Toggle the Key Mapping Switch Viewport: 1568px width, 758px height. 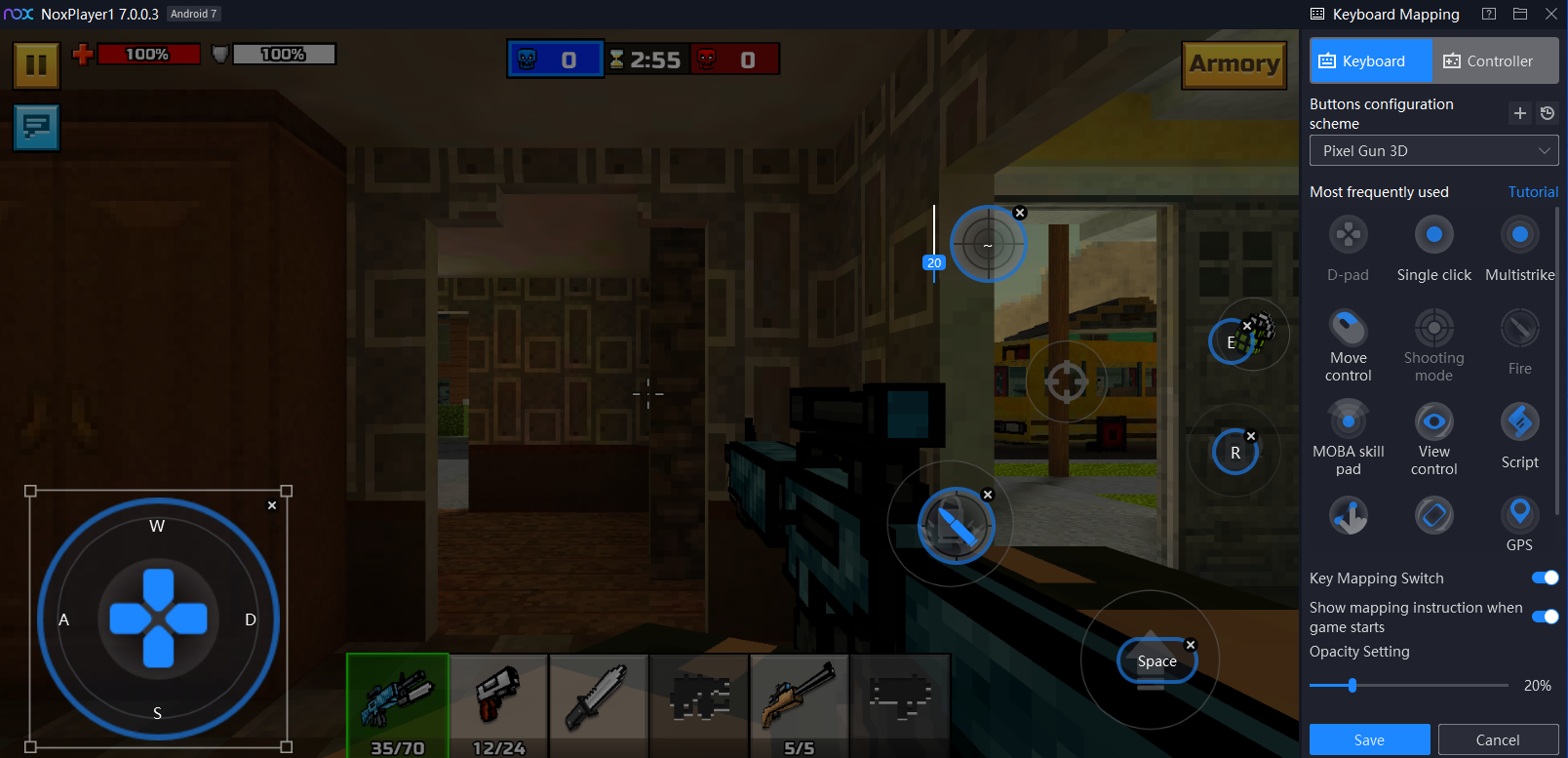pyautogui.click(x=1545, y=578)
